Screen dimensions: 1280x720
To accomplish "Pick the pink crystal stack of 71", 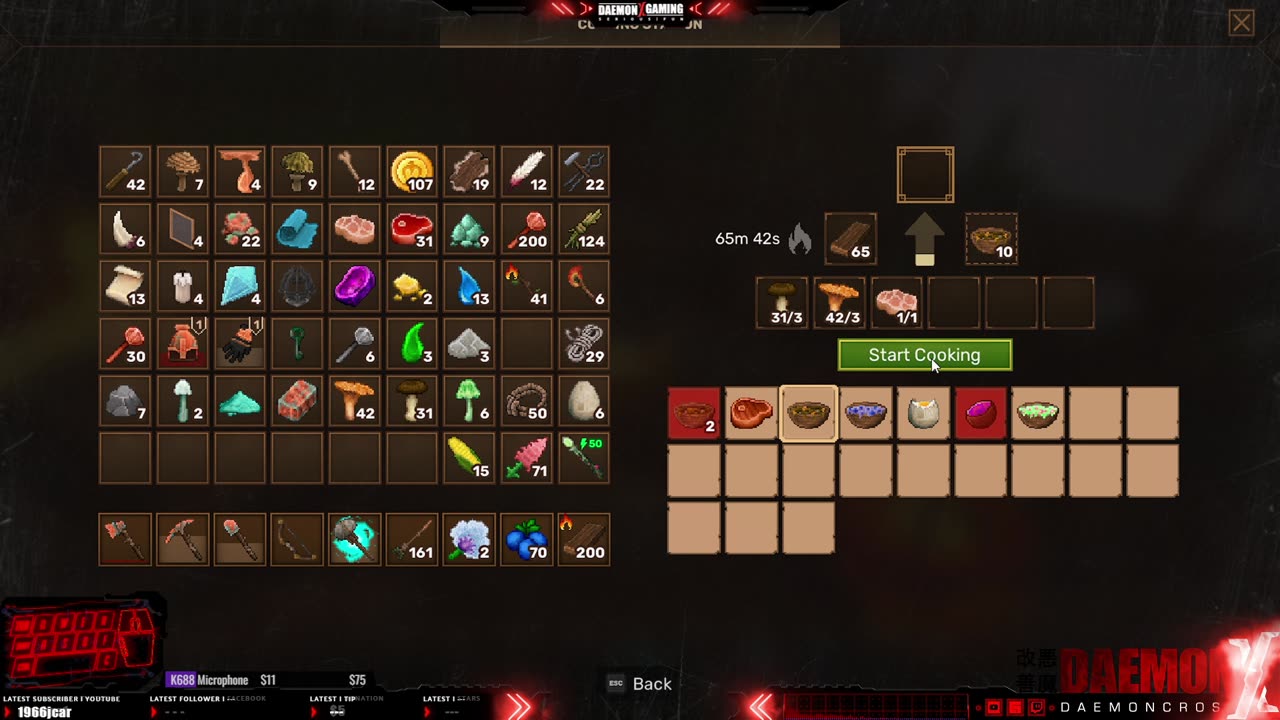I will pos(527,458).
